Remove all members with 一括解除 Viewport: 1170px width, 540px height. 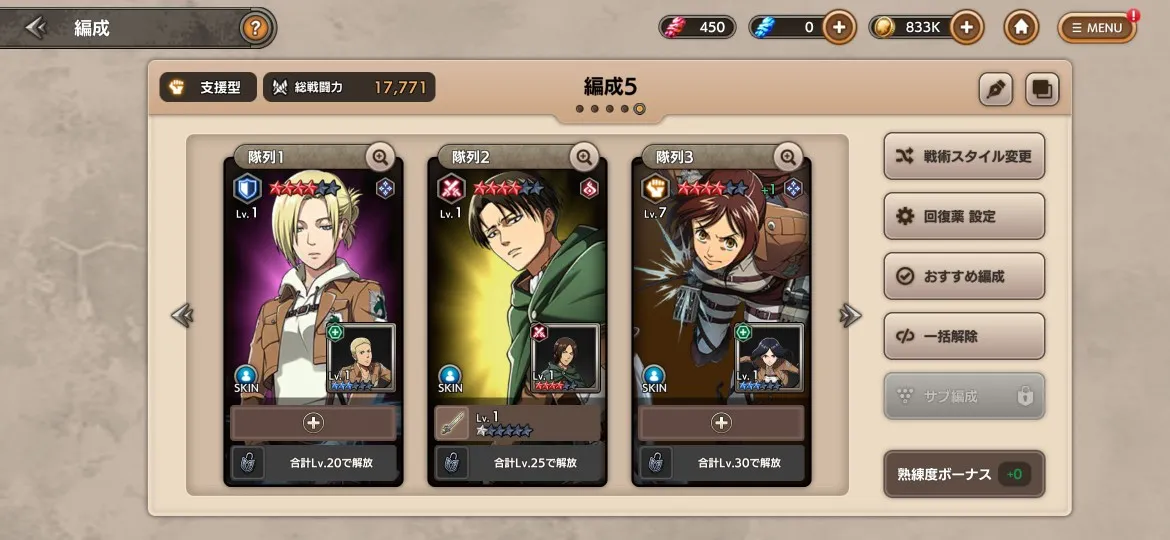click(x=964, y=336)
